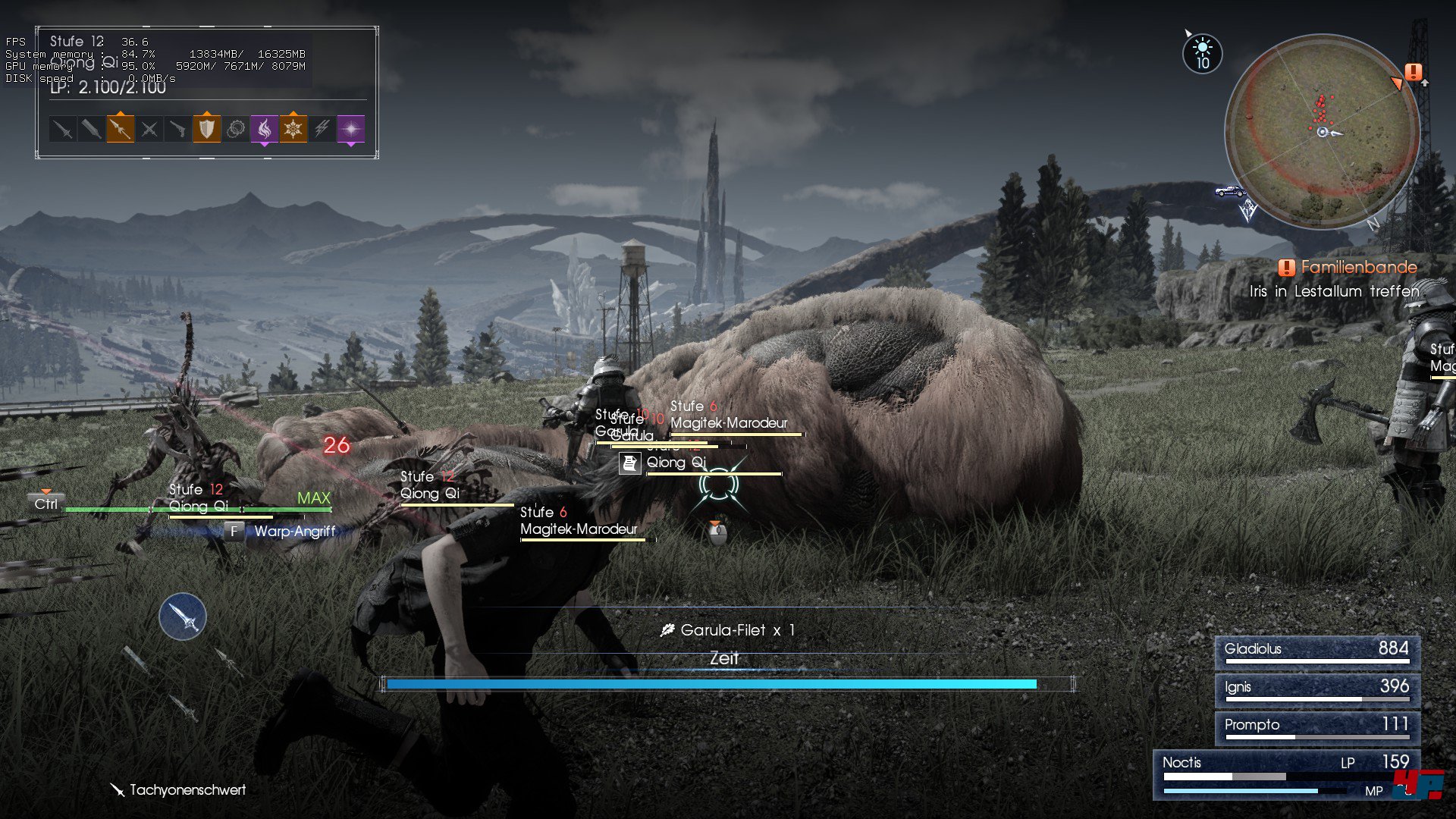Image resolution: width=1456 pixels, height=819 pixels.
Task: Select Ignis in the party list
Action: point(1316,689)
